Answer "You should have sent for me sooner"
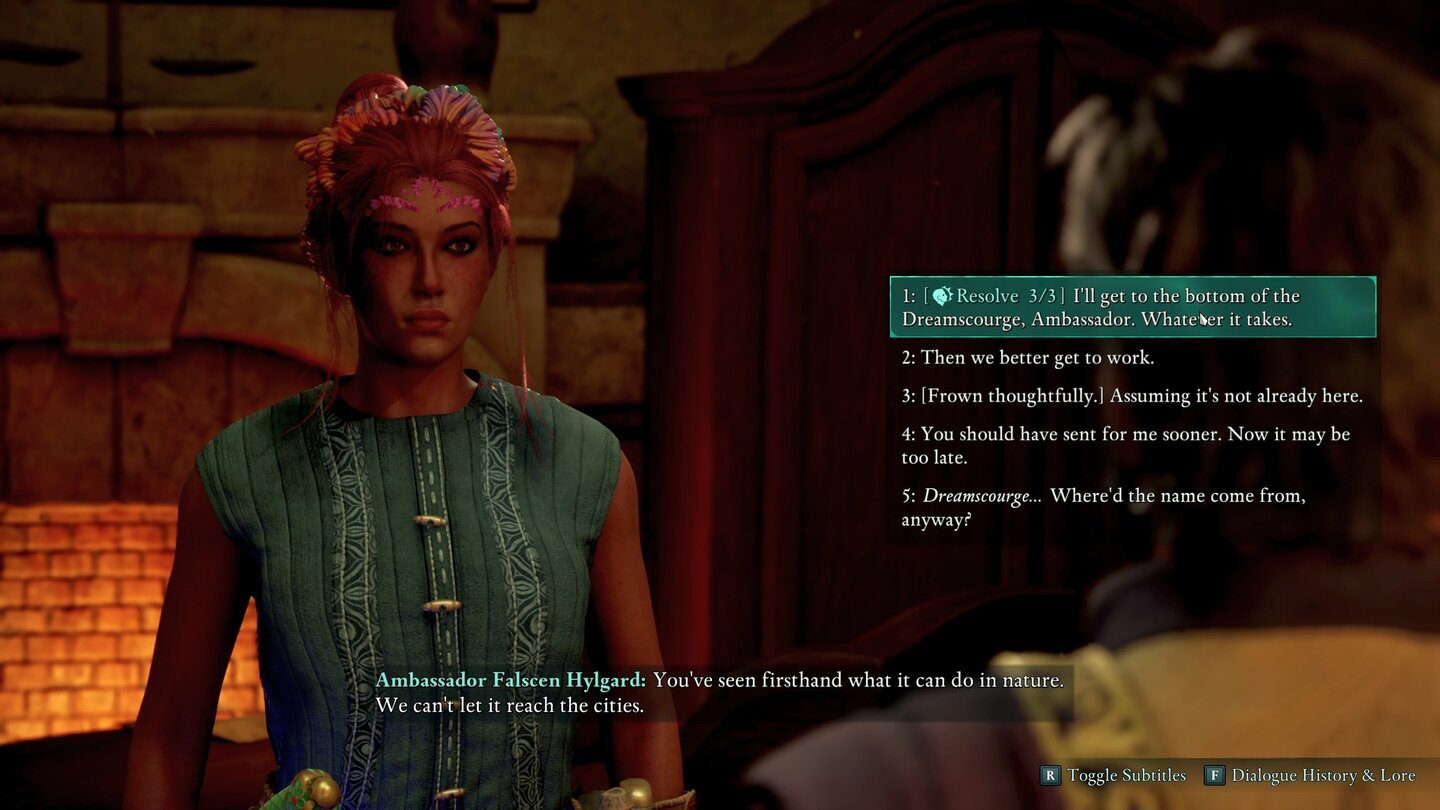The image size is (1440, 810). pos(1125,445)
